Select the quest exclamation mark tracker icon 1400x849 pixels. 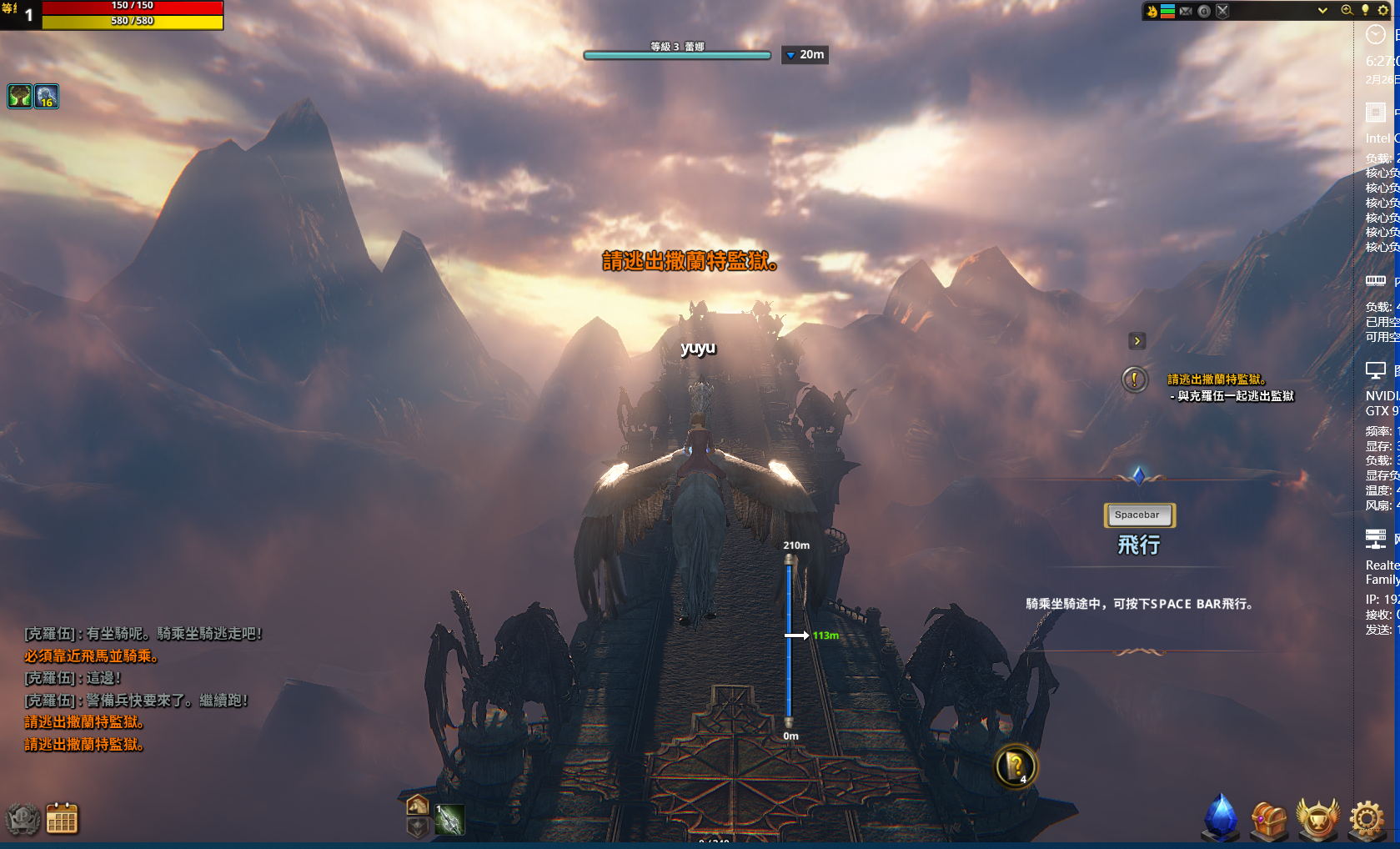click(x=1134, y=380)
